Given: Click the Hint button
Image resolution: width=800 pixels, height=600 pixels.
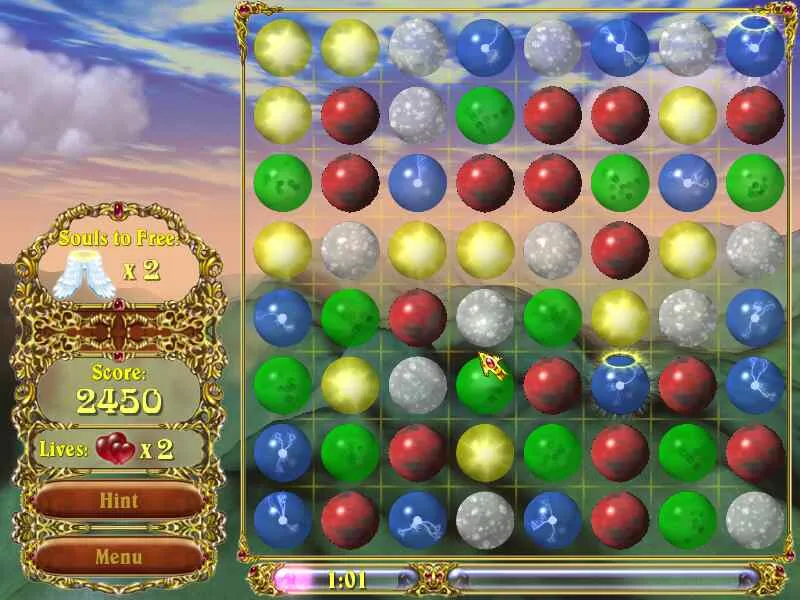Looking at the screenshot, I should pyautogui.click(x=119, y=501).
